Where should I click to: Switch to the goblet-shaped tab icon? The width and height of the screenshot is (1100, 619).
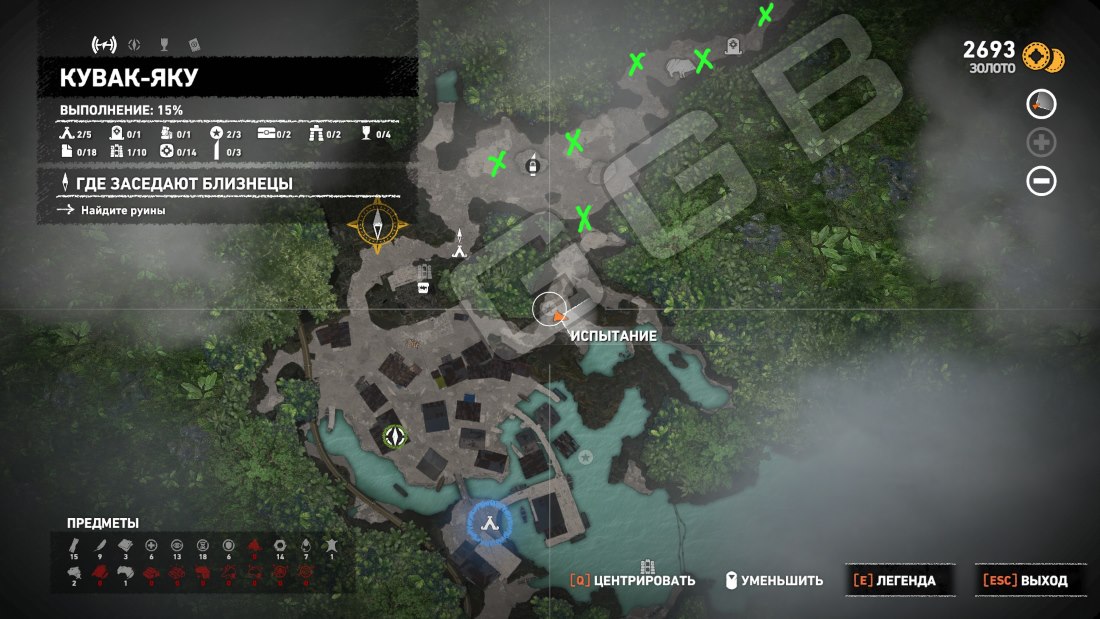coord(164,44)
